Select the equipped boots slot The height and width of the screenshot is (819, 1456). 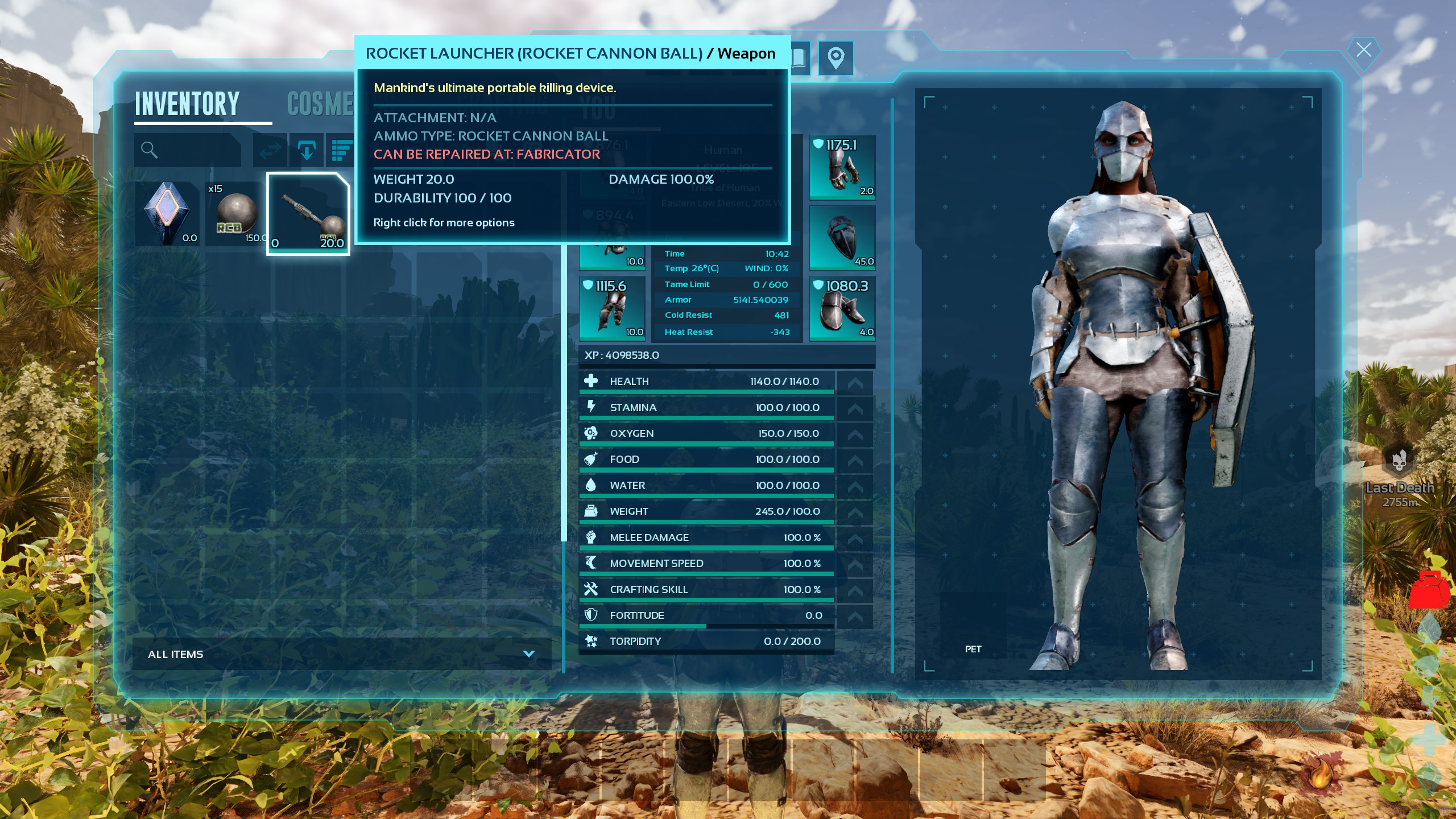pyautogui.click(x=842, y=308)
